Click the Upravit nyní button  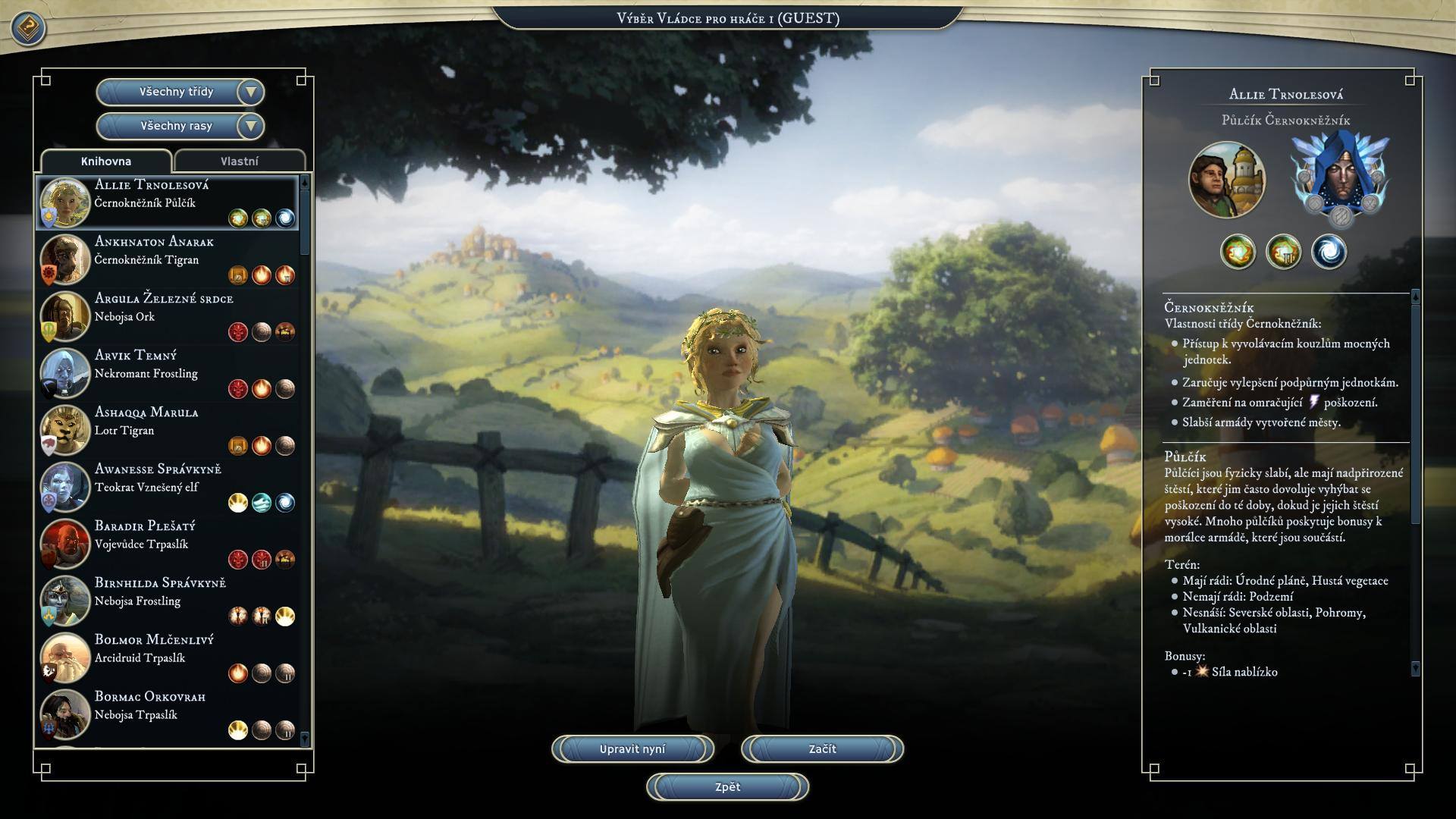[x=632, y=749]
